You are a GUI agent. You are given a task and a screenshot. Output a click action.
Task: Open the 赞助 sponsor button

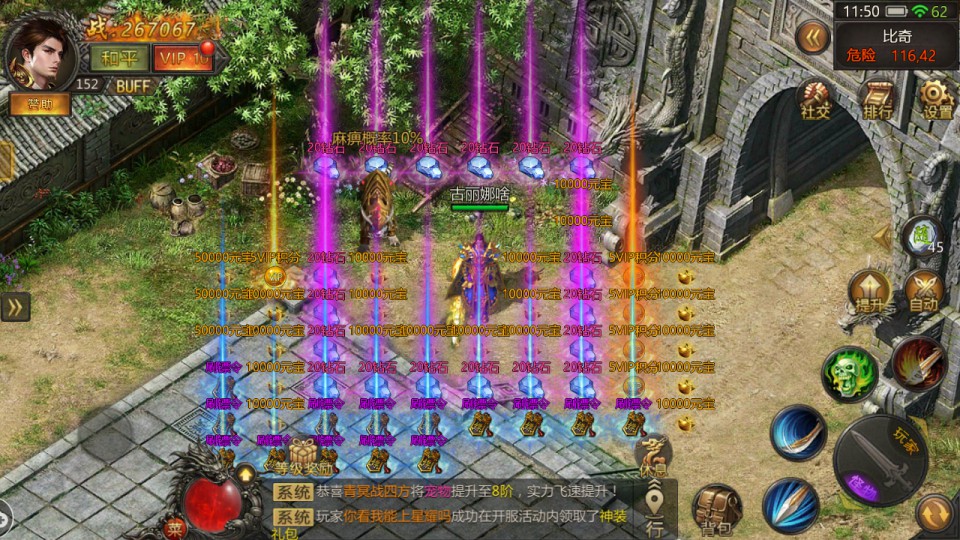click(x=40, y=103)
